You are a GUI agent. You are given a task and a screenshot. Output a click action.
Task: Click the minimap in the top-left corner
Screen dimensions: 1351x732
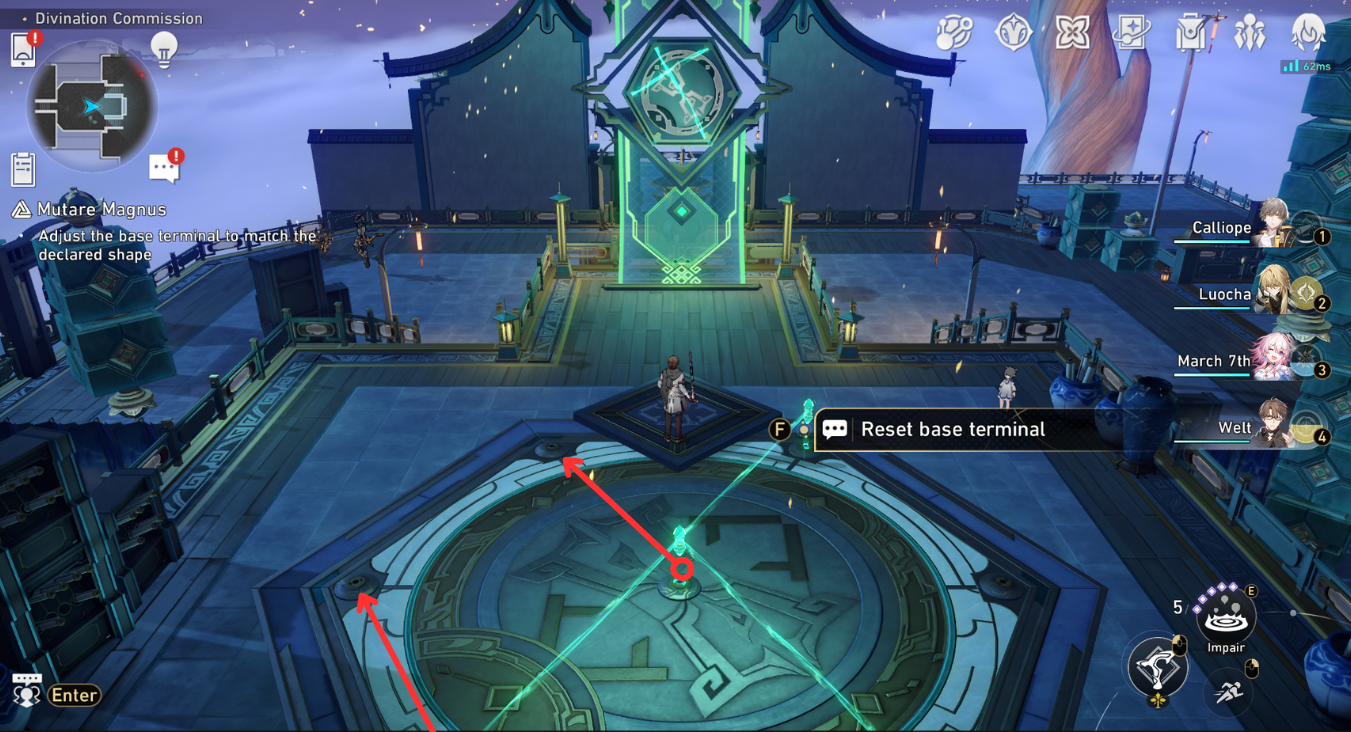pos(92,107)
